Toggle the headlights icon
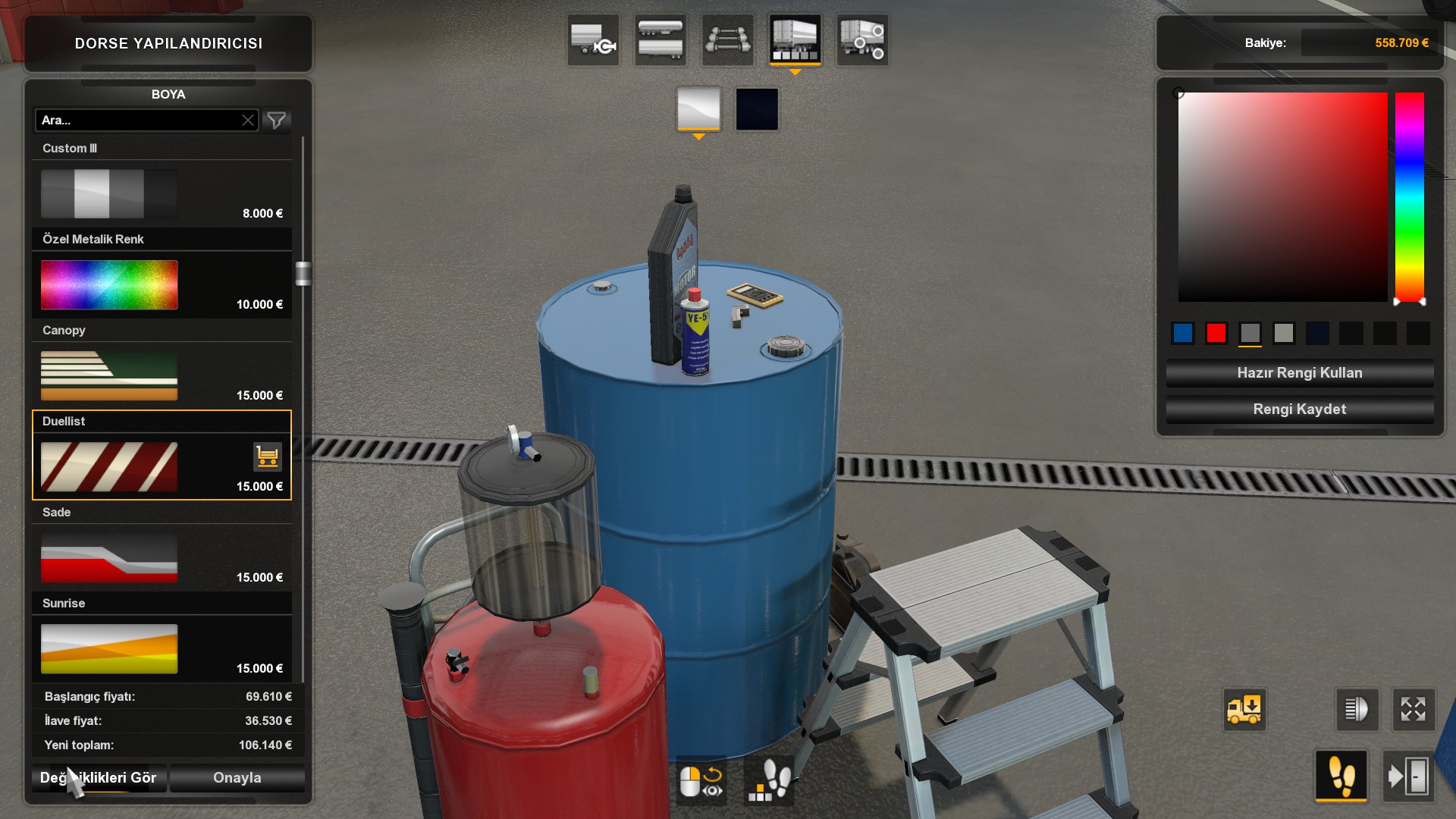 [1356, 710]
